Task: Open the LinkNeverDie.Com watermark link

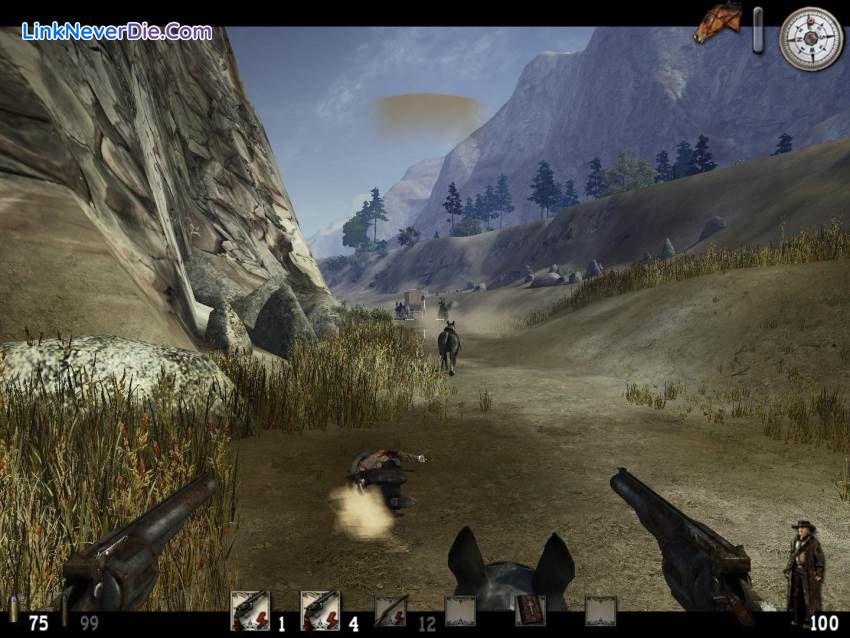Action: (x=117, y=31)
